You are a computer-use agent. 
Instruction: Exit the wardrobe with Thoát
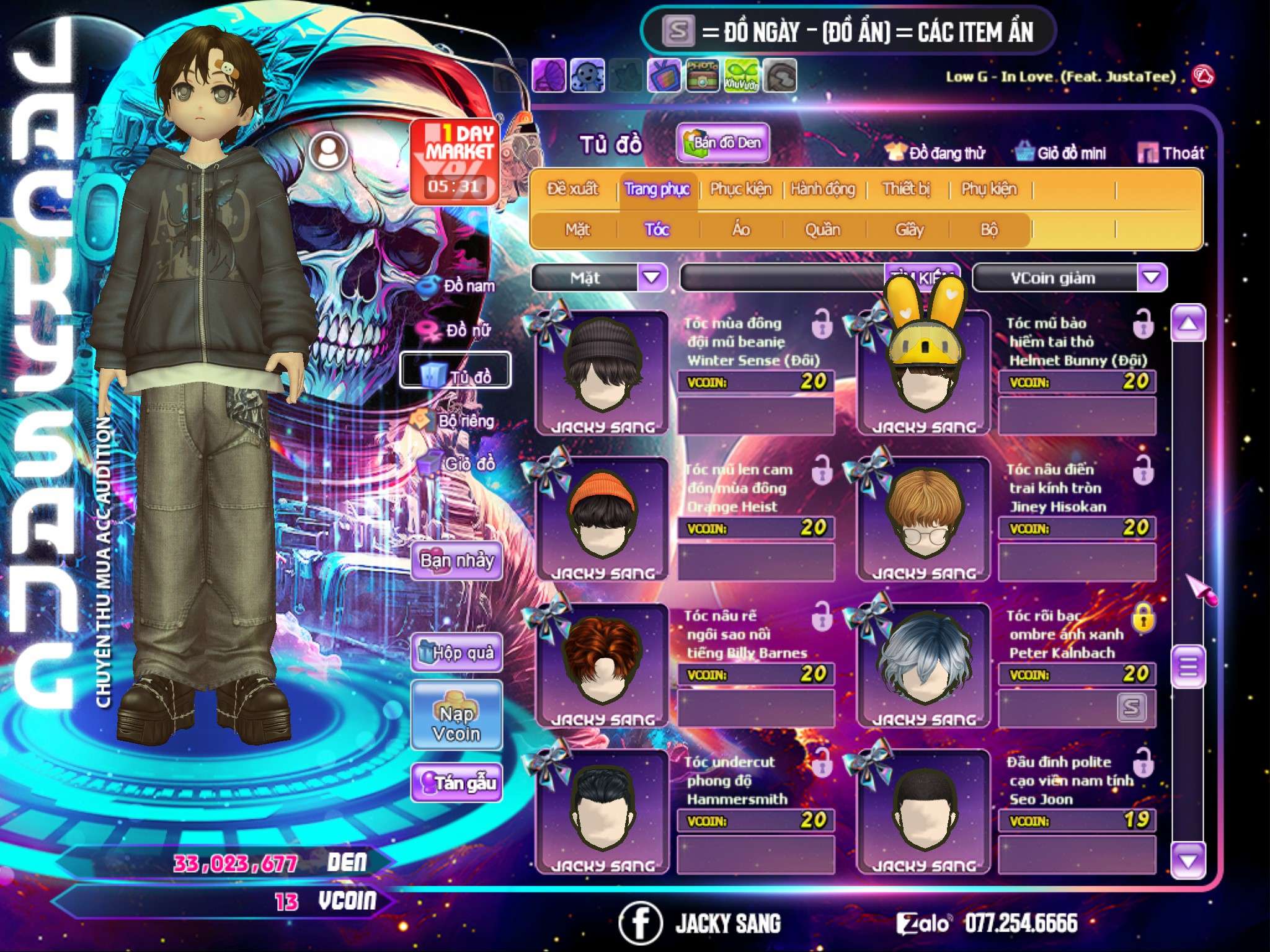coord(1171,152)
